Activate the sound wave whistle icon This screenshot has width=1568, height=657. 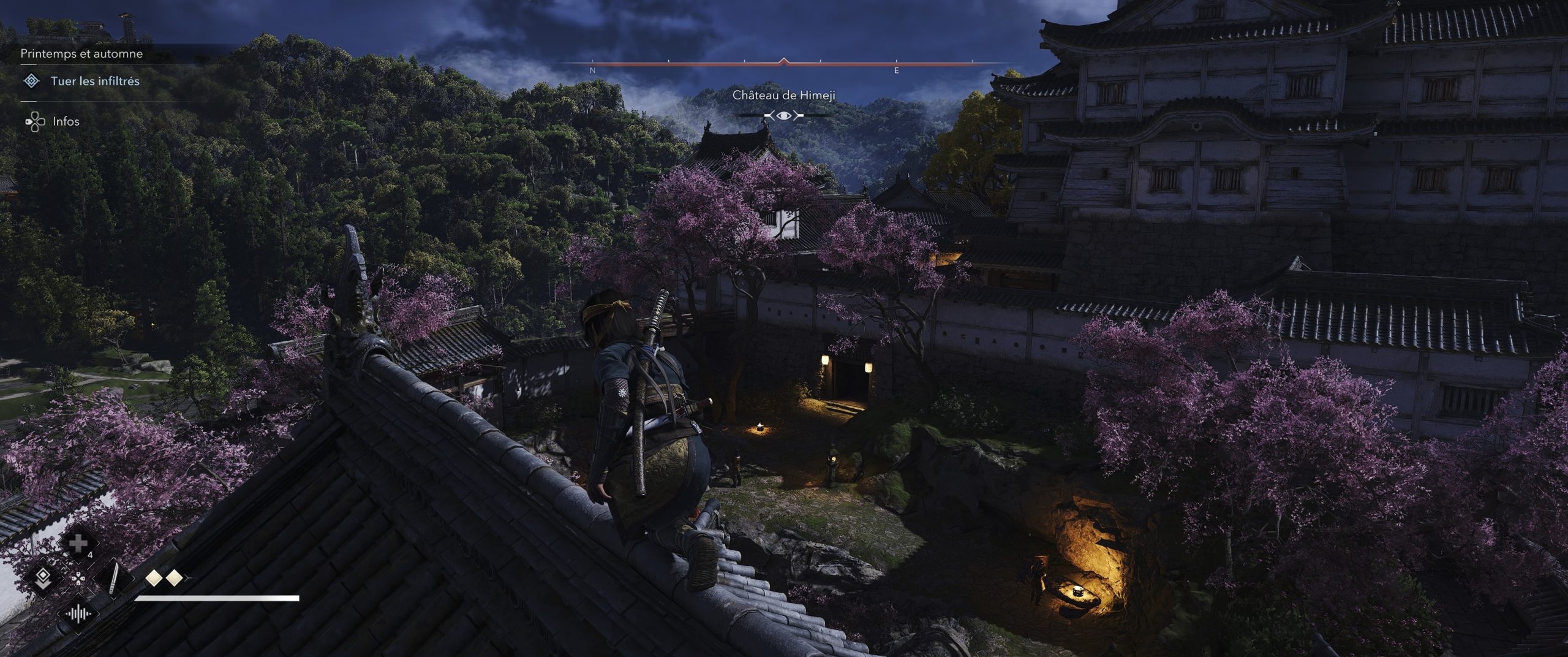78,613
